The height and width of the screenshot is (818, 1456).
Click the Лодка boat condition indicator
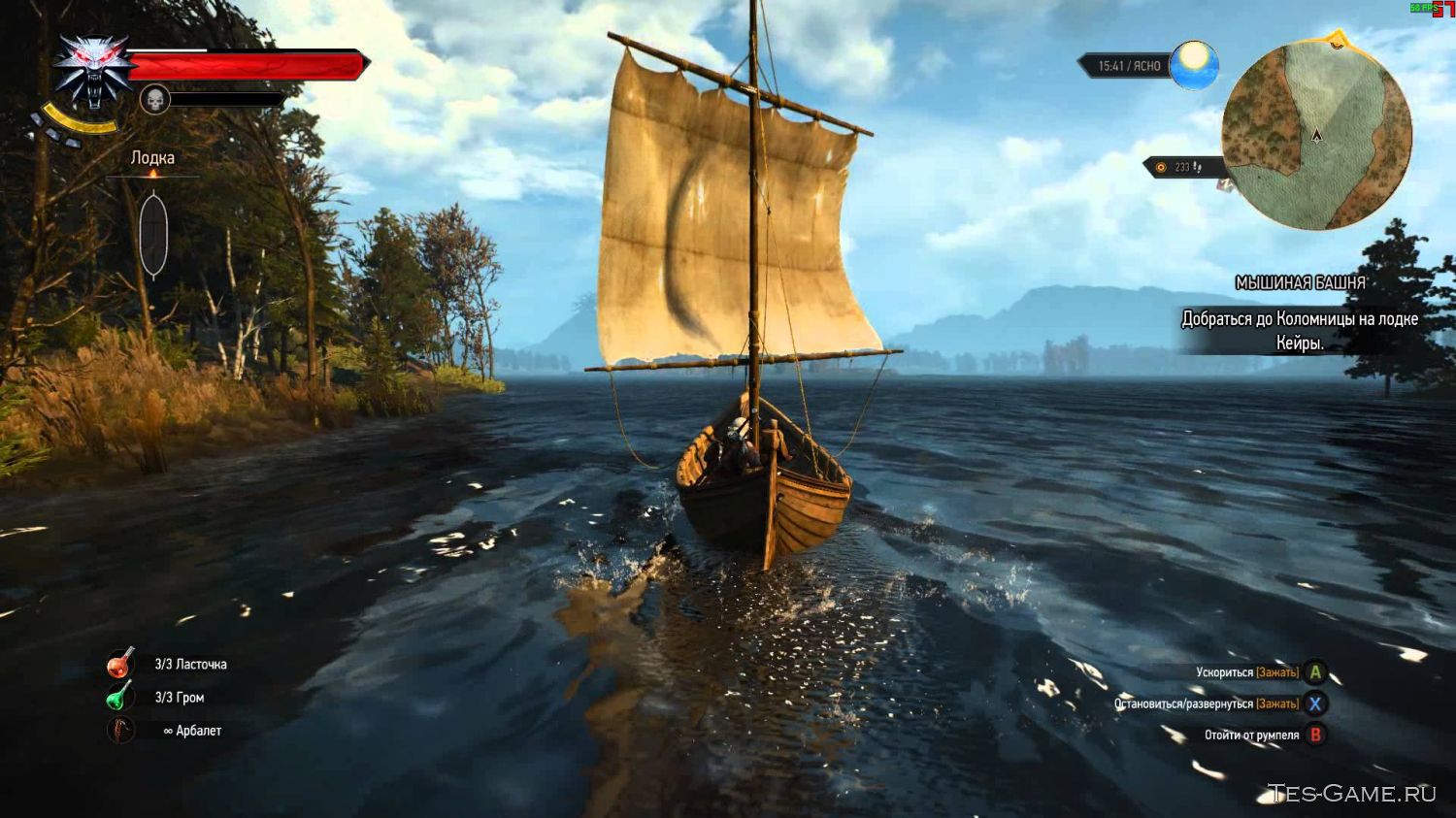coord(153,233)
